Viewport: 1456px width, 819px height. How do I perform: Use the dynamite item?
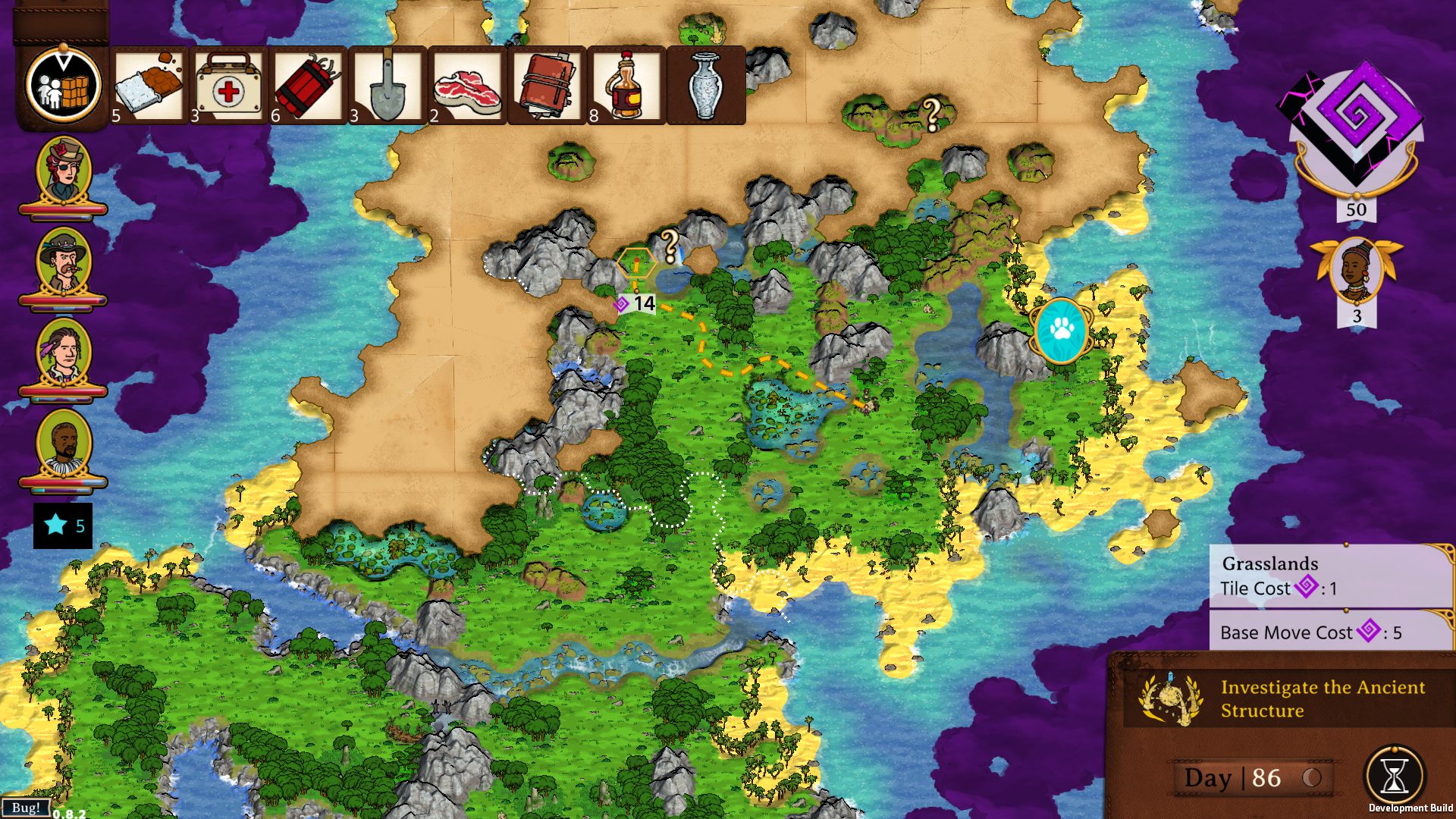309,83
